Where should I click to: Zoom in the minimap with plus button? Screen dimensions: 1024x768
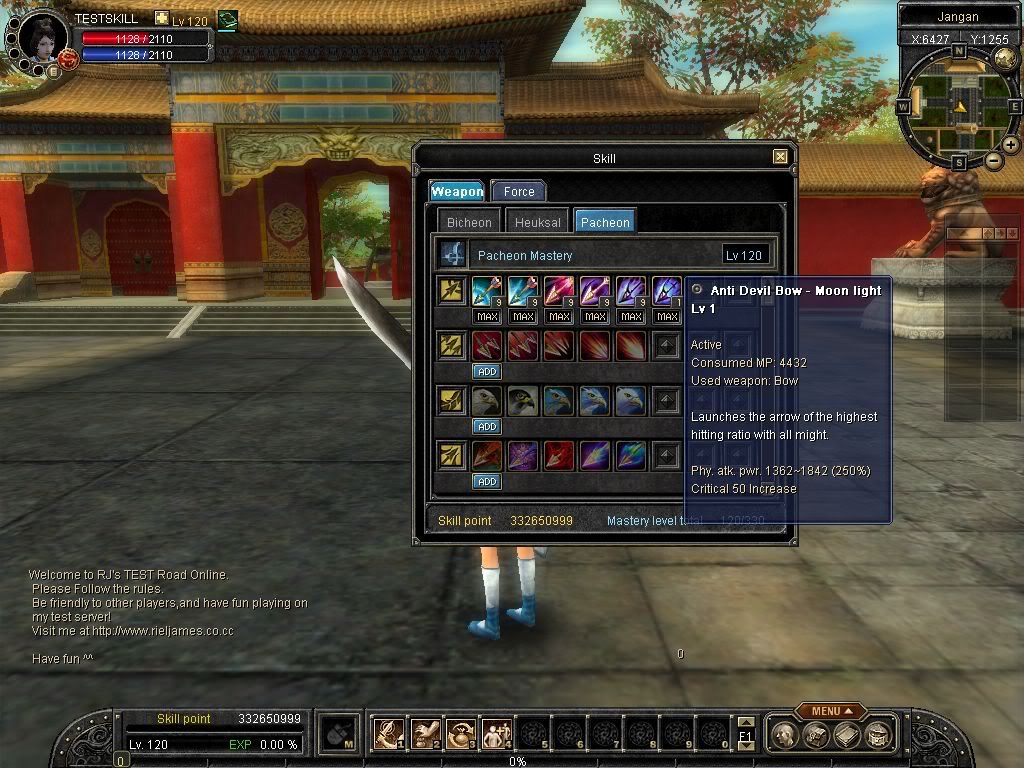point(1011,145)
